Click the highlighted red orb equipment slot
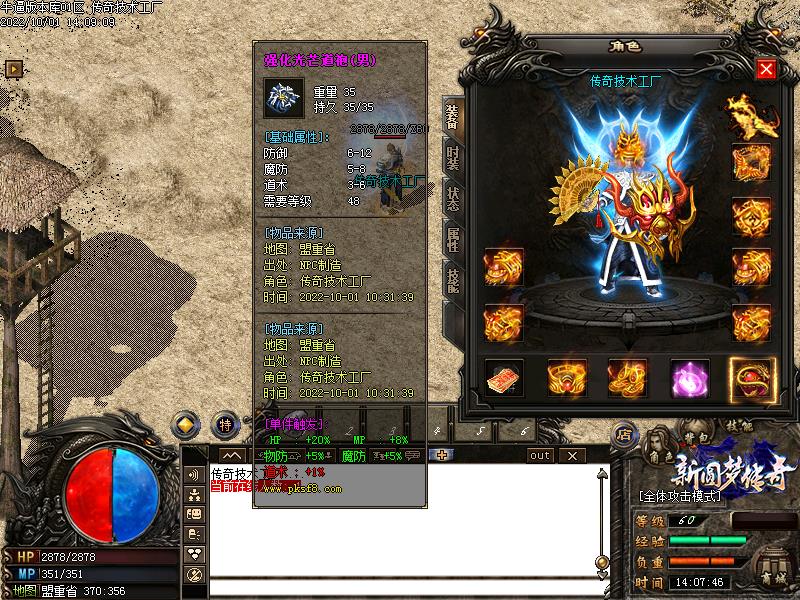This screenshot has height=600, width=800. pyautogui.click(x=751, y=380)
